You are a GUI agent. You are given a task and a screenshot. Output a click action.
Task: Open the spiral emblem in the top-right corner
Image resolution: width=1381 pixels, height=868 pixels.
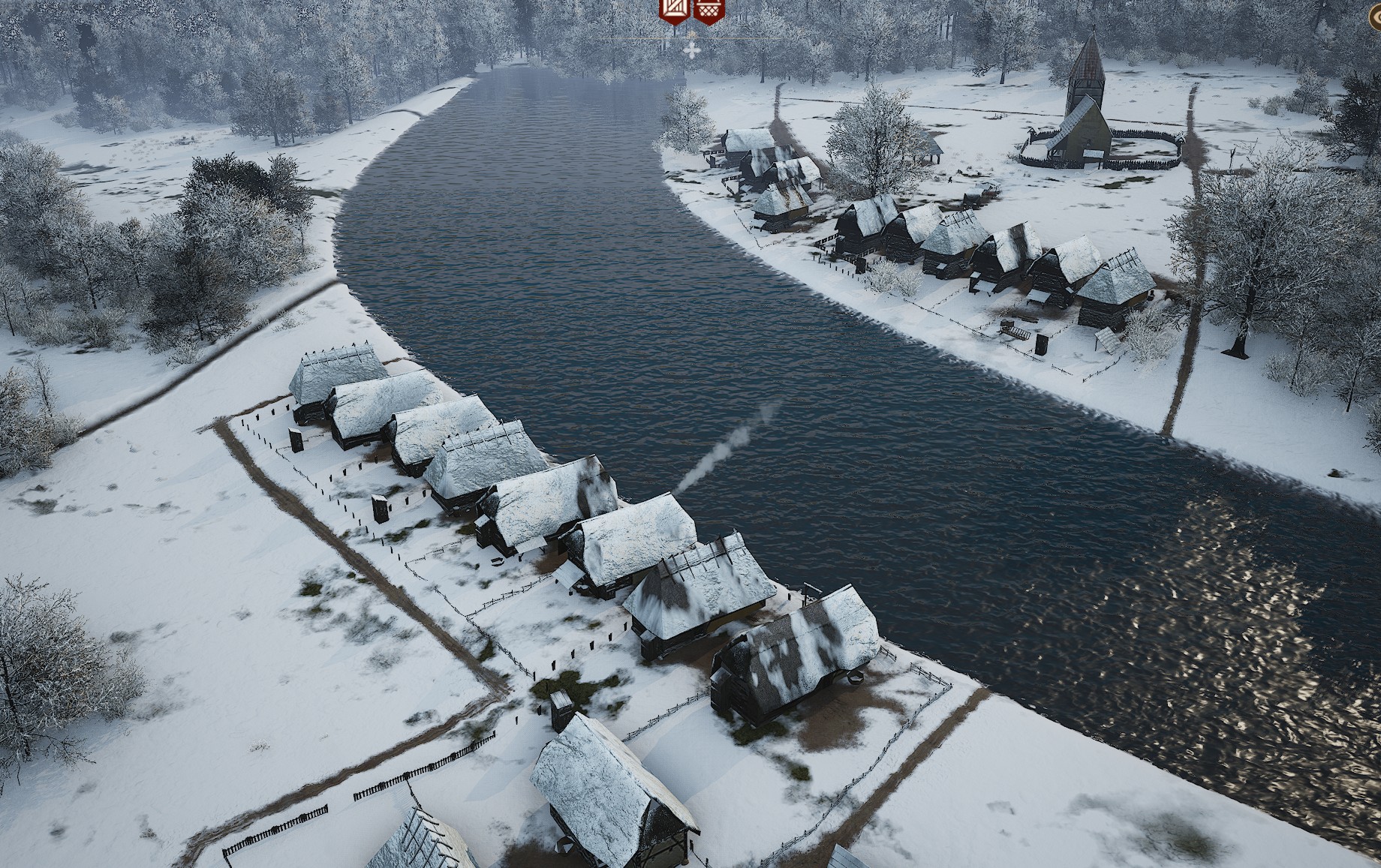tap(1376, 17)
